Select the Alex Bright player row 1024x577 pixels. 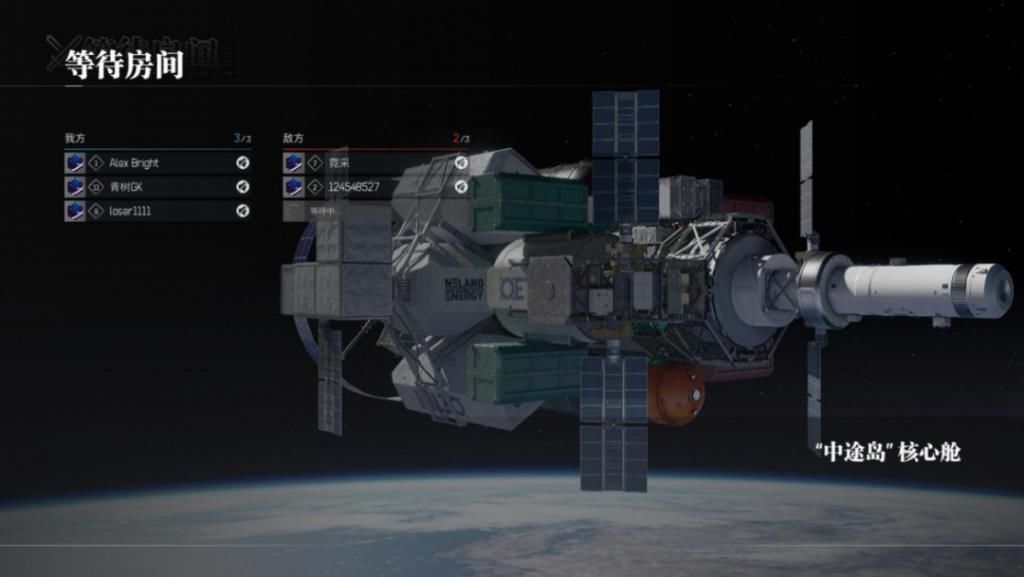pos(150,163)
